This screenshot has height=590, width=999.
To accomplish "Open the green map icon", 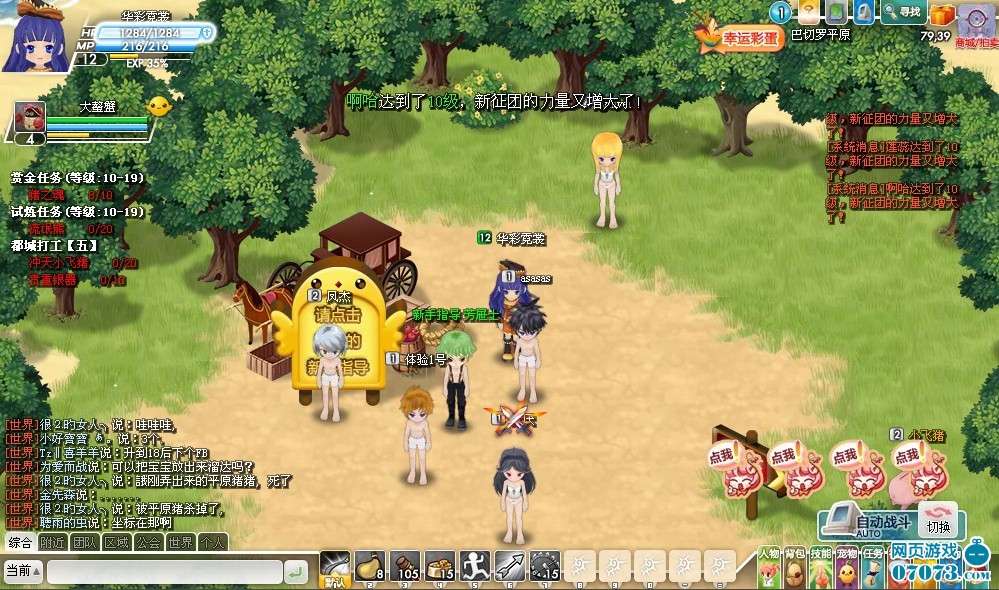I will [x=835, y=12].
